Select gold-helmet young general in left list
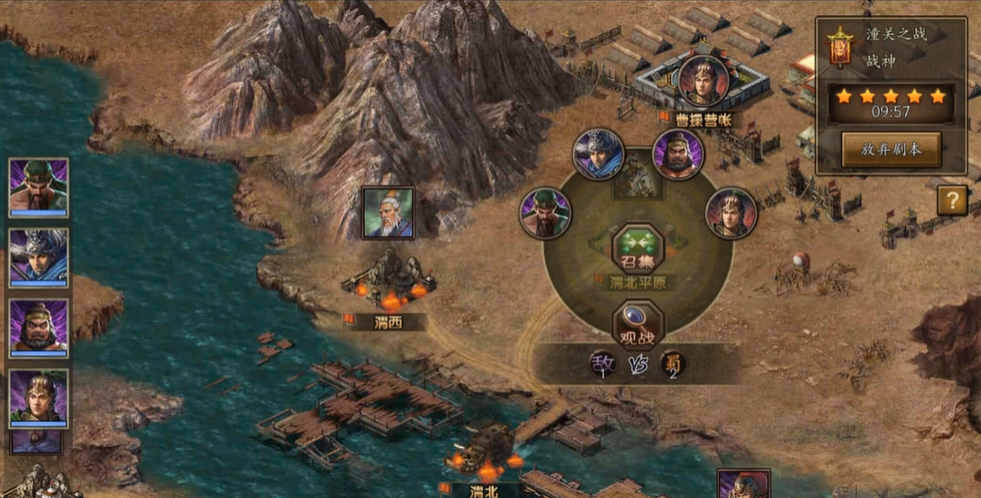Screen dimensions: 981x498 (39, 398)
